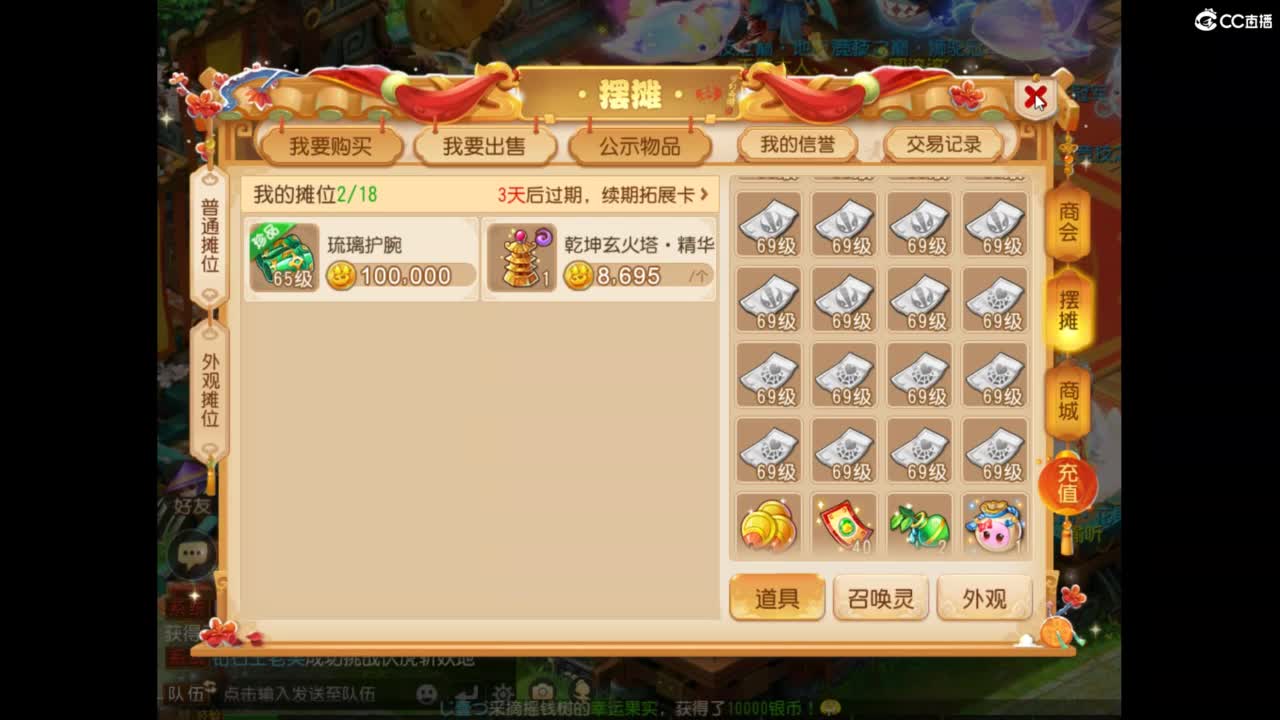
Task: Select the gold ingot item in bottom row
Action: coord(768,524)
